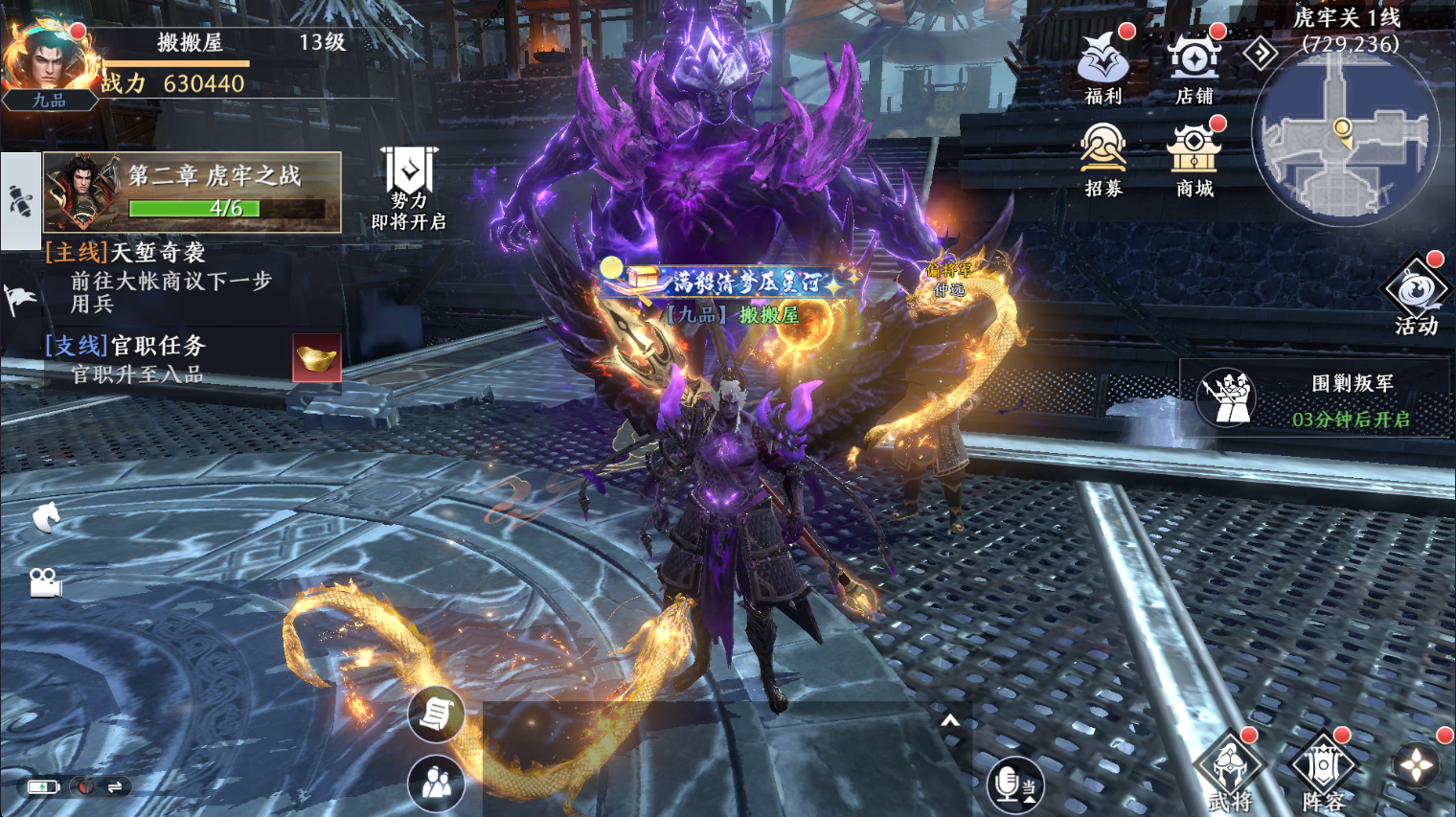The width and height of the screenshot is (1456, 817).
Task: Open the video camera mode icon
Action: point(45,582)
